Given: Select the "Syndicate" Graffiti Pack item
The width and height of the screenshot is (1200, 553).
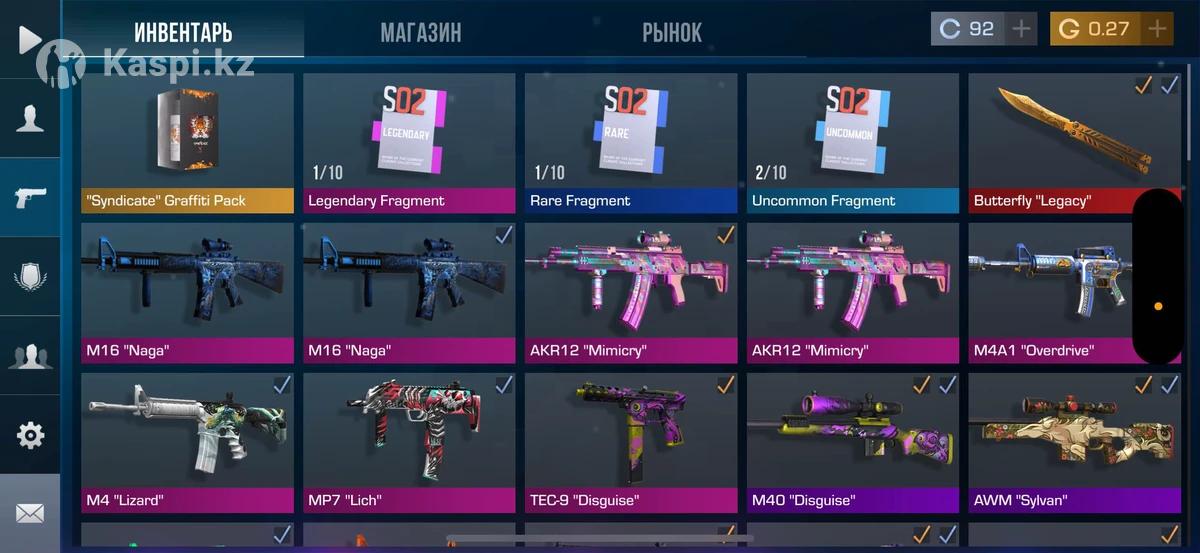Looking at the screenshot, I should pos(187,143).
